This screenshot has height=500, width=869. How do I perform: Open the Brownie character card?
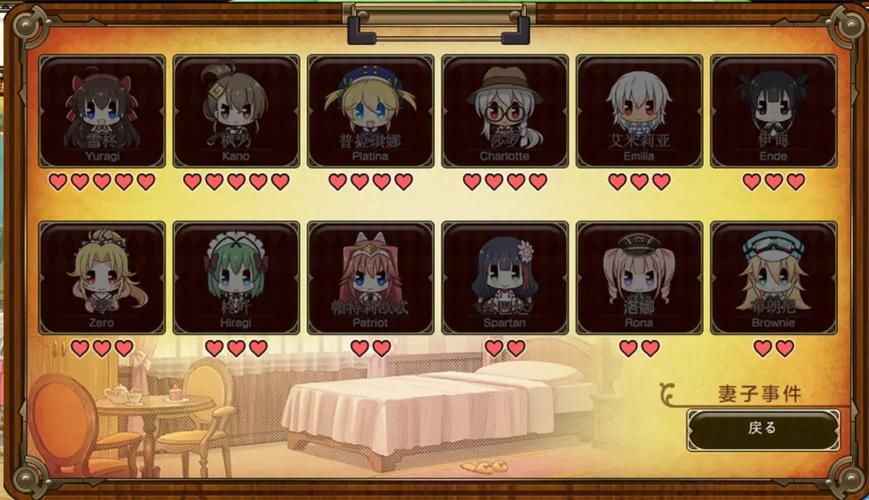pos(773,277)
